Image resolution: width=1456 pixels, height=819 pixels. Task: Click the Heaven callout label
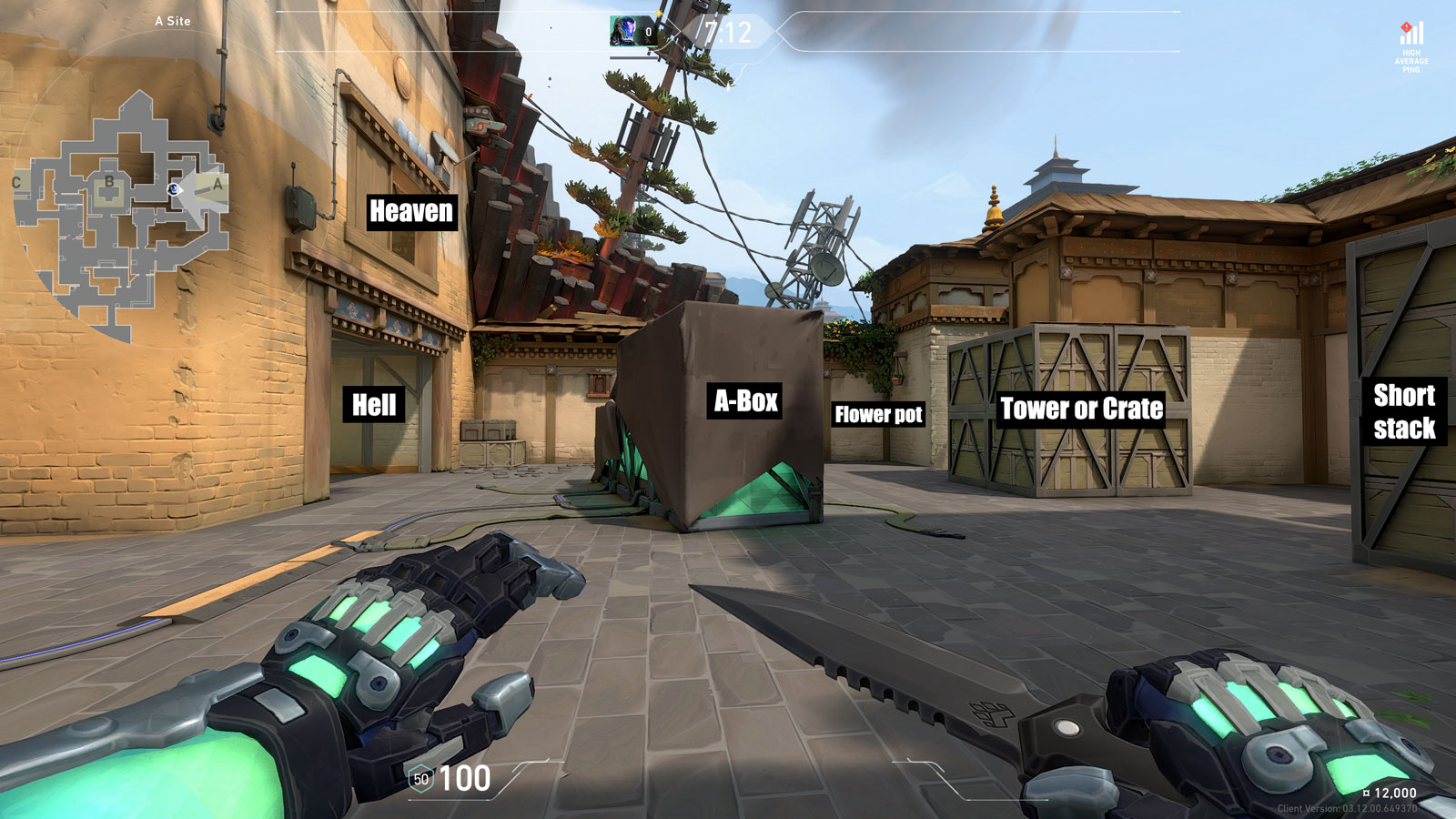pyautogui.click(x=410, y=212)
